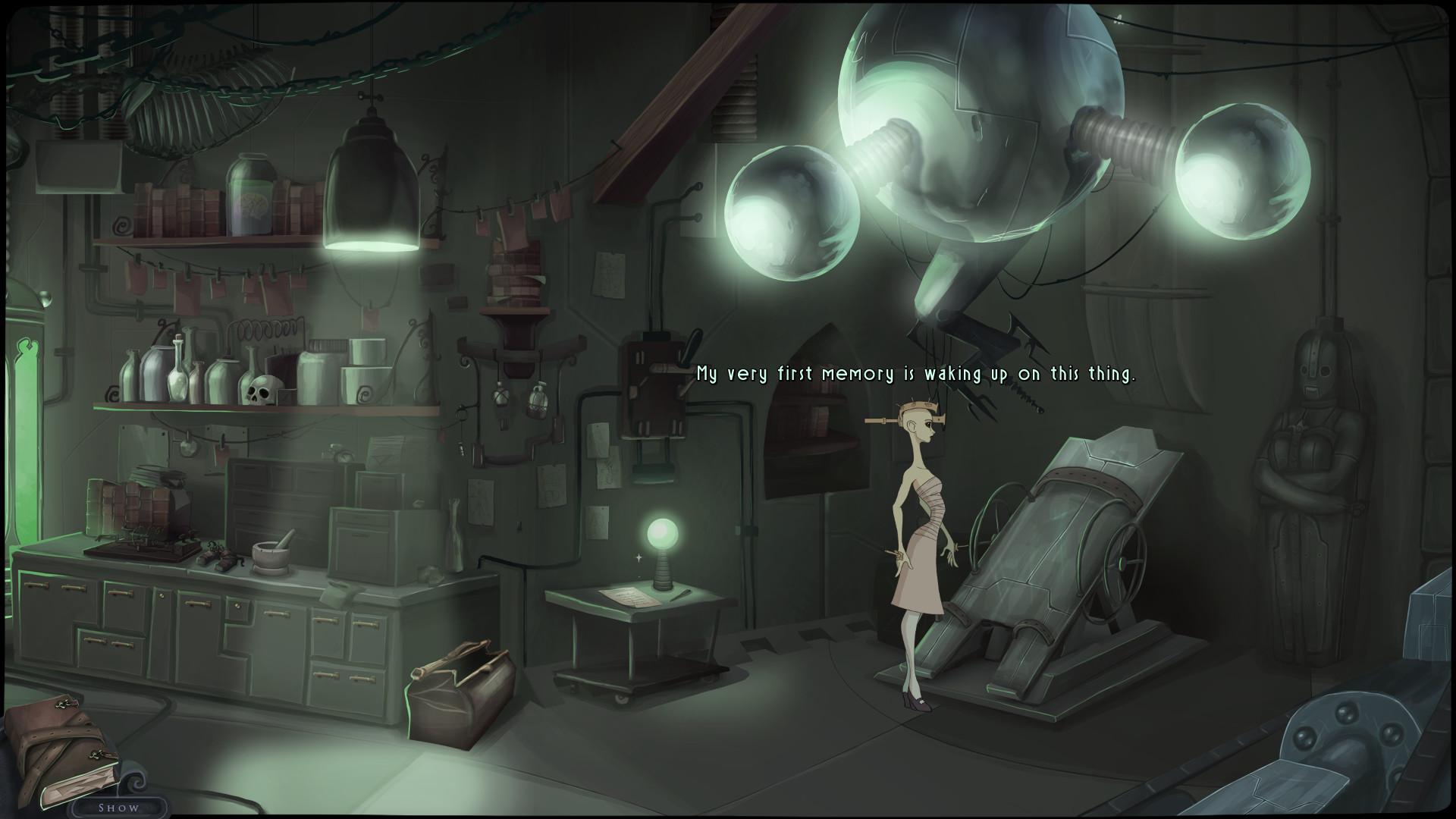Click the woman standing by the machine

pos(918,523)
